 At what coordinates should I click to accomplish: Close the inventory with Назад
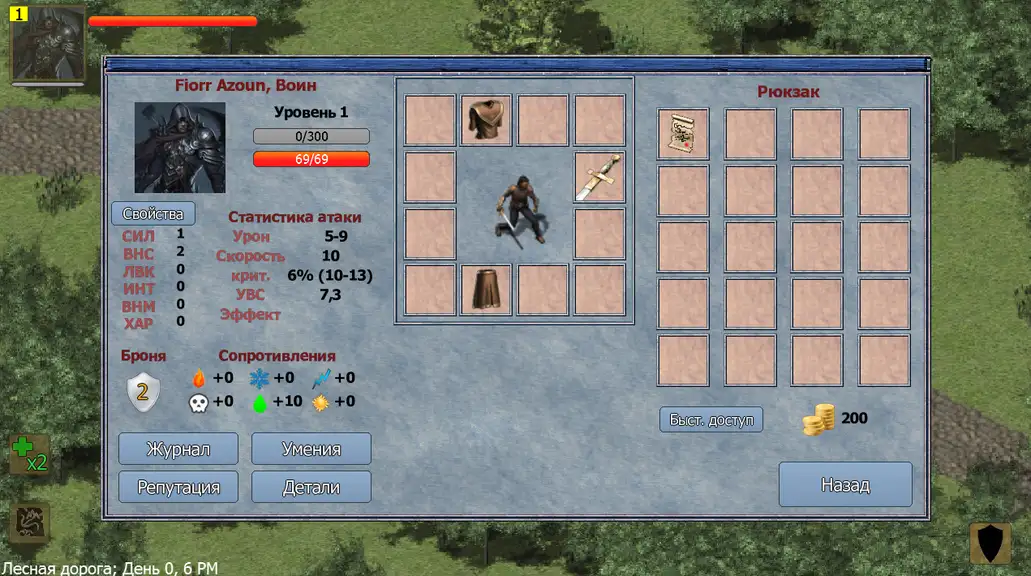[845, 485]
